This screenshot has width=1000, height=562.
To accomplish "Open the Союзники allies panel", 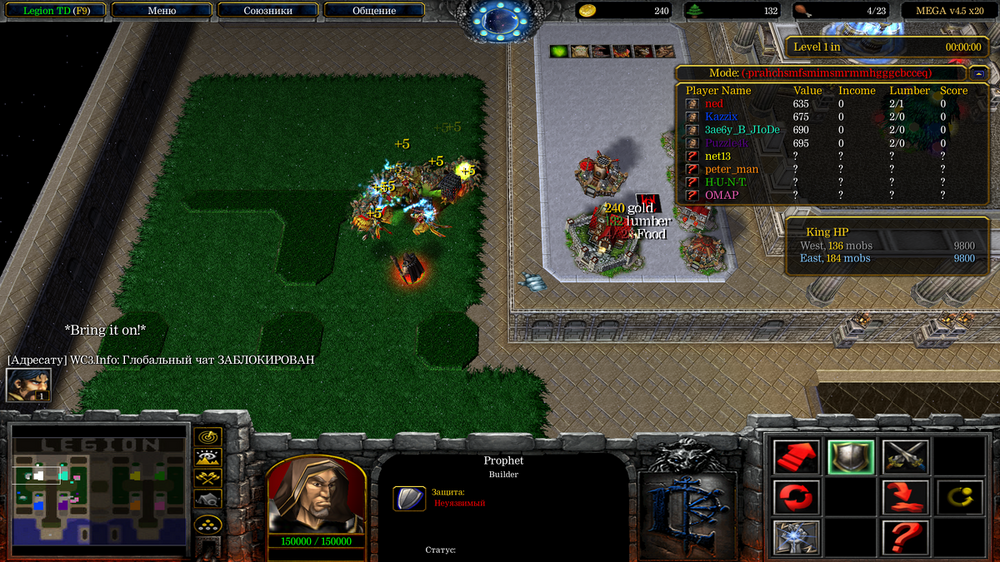I will click(268, 10).
